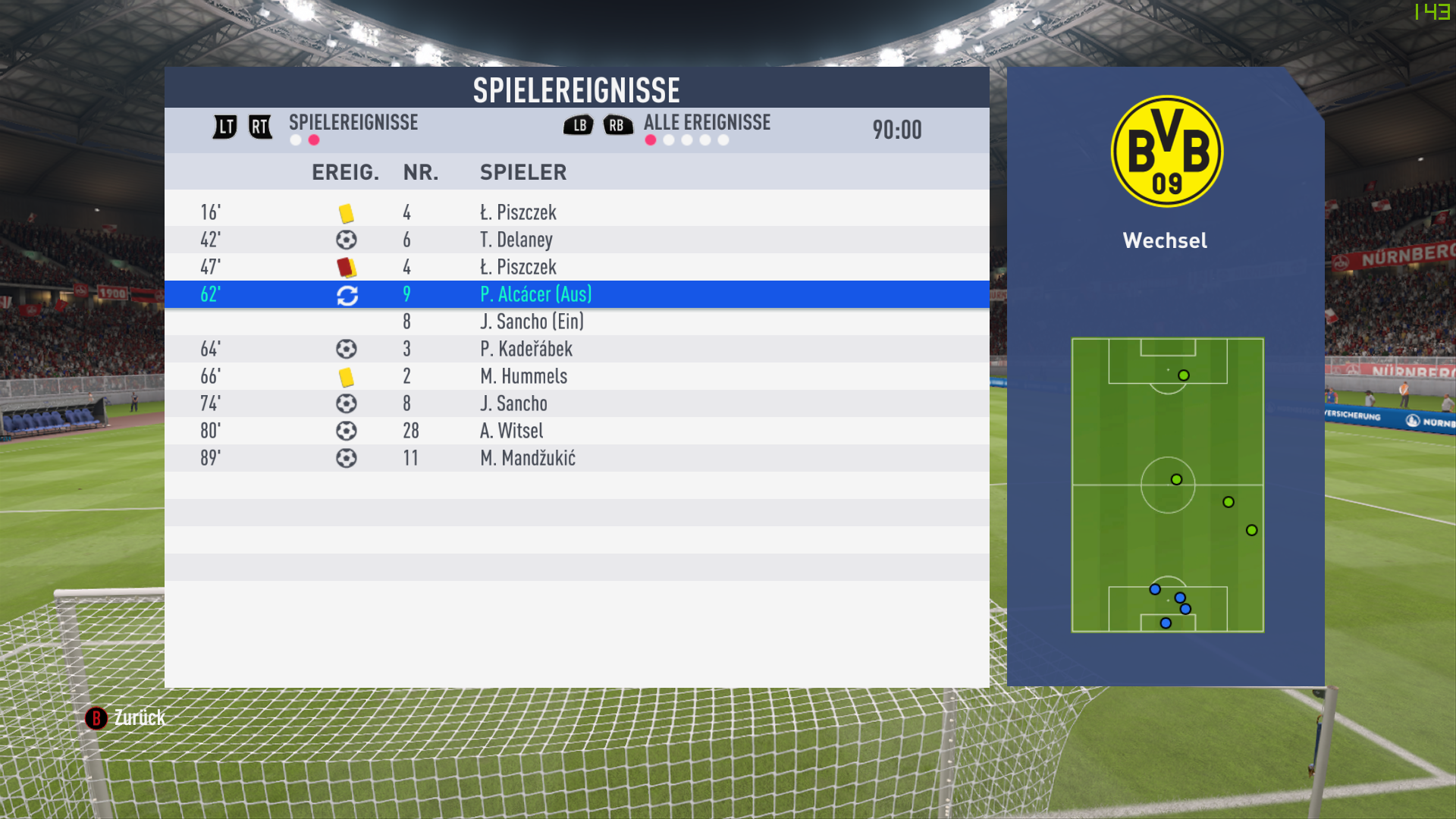Open the Alle Ereignisse filter tab
The image size is (1456, 819).
[706, 123]
